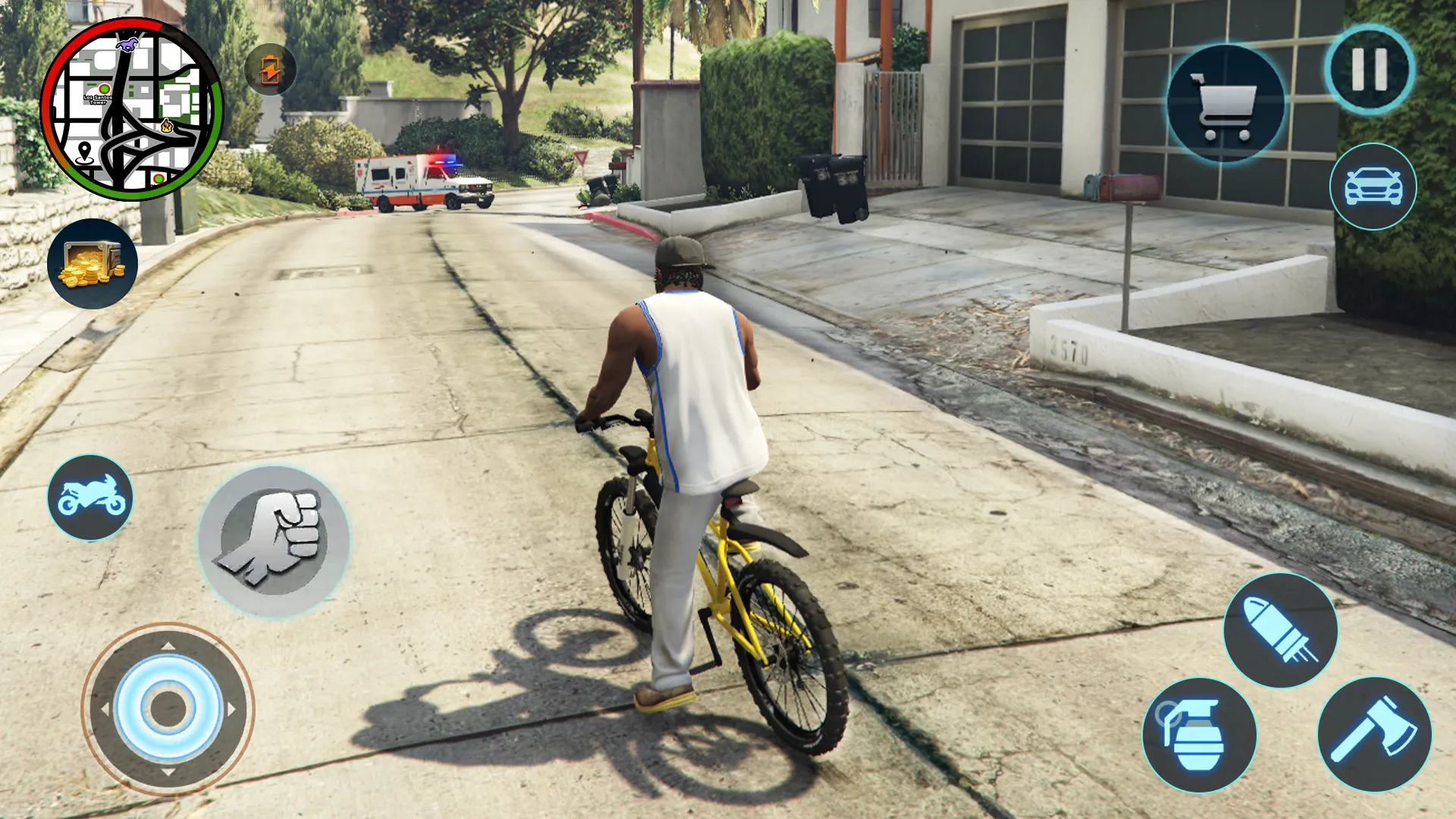Viewport: 1456px width, 819px height.
Task: Pause the game
Action: pos(1370,70)
